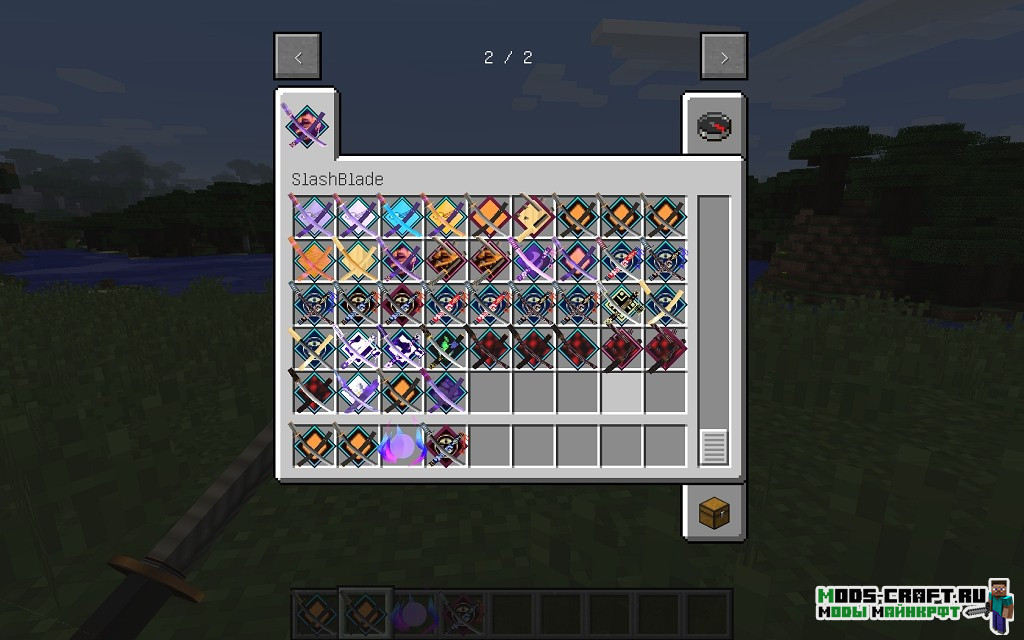Switch to the chest survival inventory tab
This screenshot has height=640, width=1024.
pyautogui.click(x=714, y=513)
